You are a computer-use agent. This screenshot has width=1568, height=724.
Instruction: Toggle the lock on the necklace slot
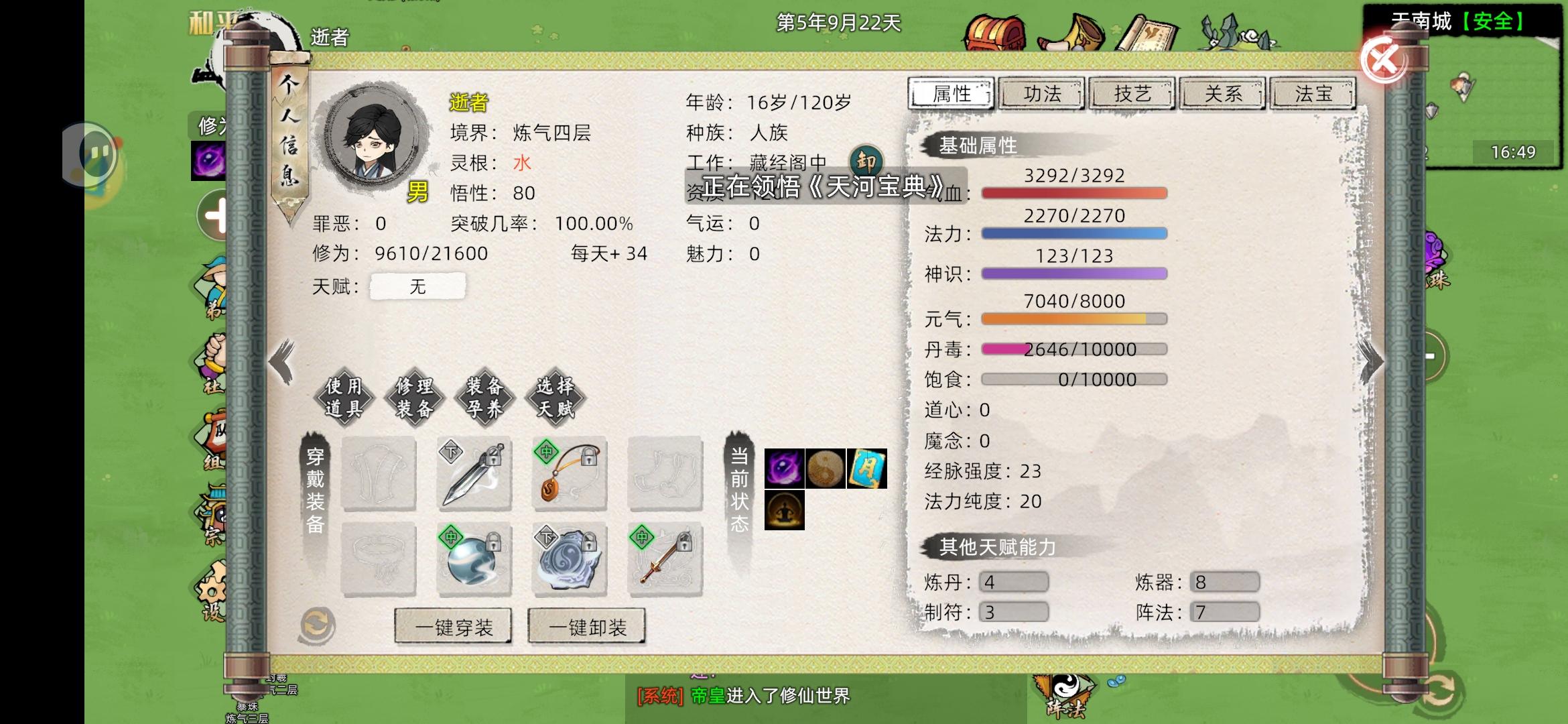pyautogui.click(x=588, y=457)
